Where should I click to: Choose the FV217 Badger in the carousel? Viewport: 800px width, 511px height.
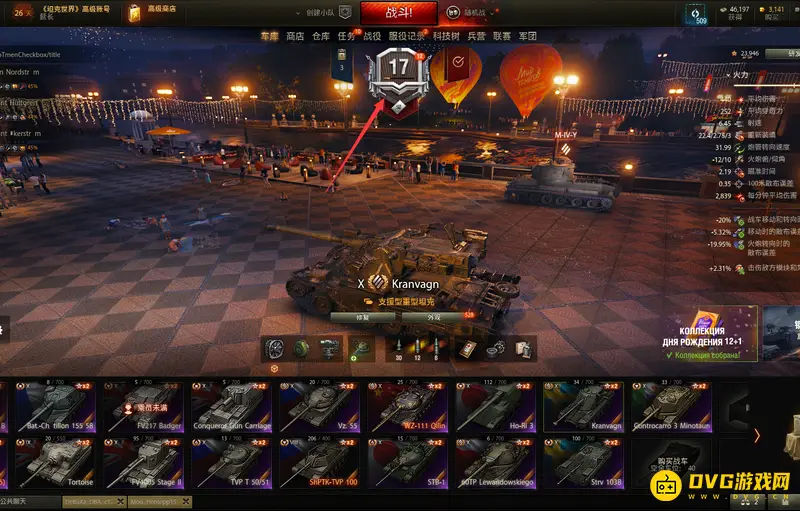pyautogui.click(x=143, y=406)
